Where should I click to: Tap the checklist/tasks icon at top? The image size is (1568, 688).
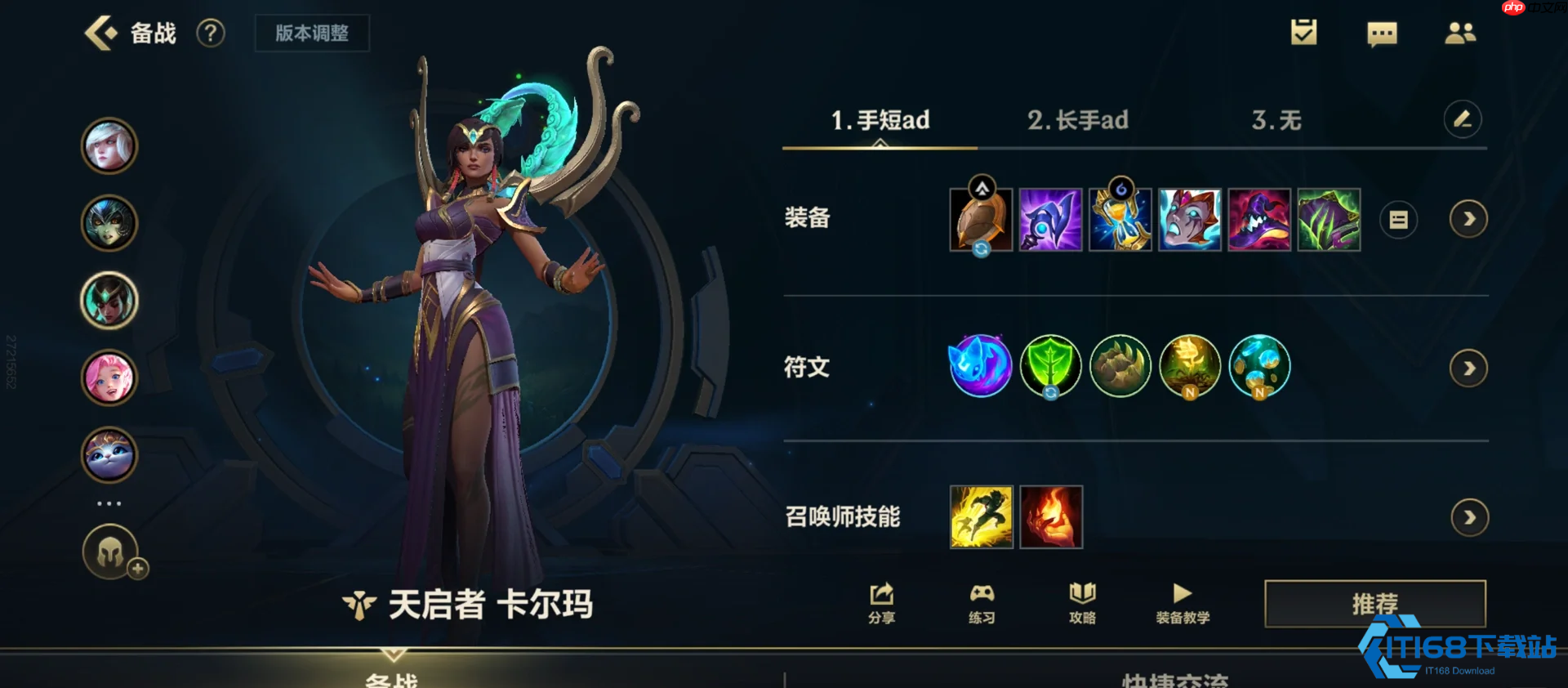pos(1303,33)
